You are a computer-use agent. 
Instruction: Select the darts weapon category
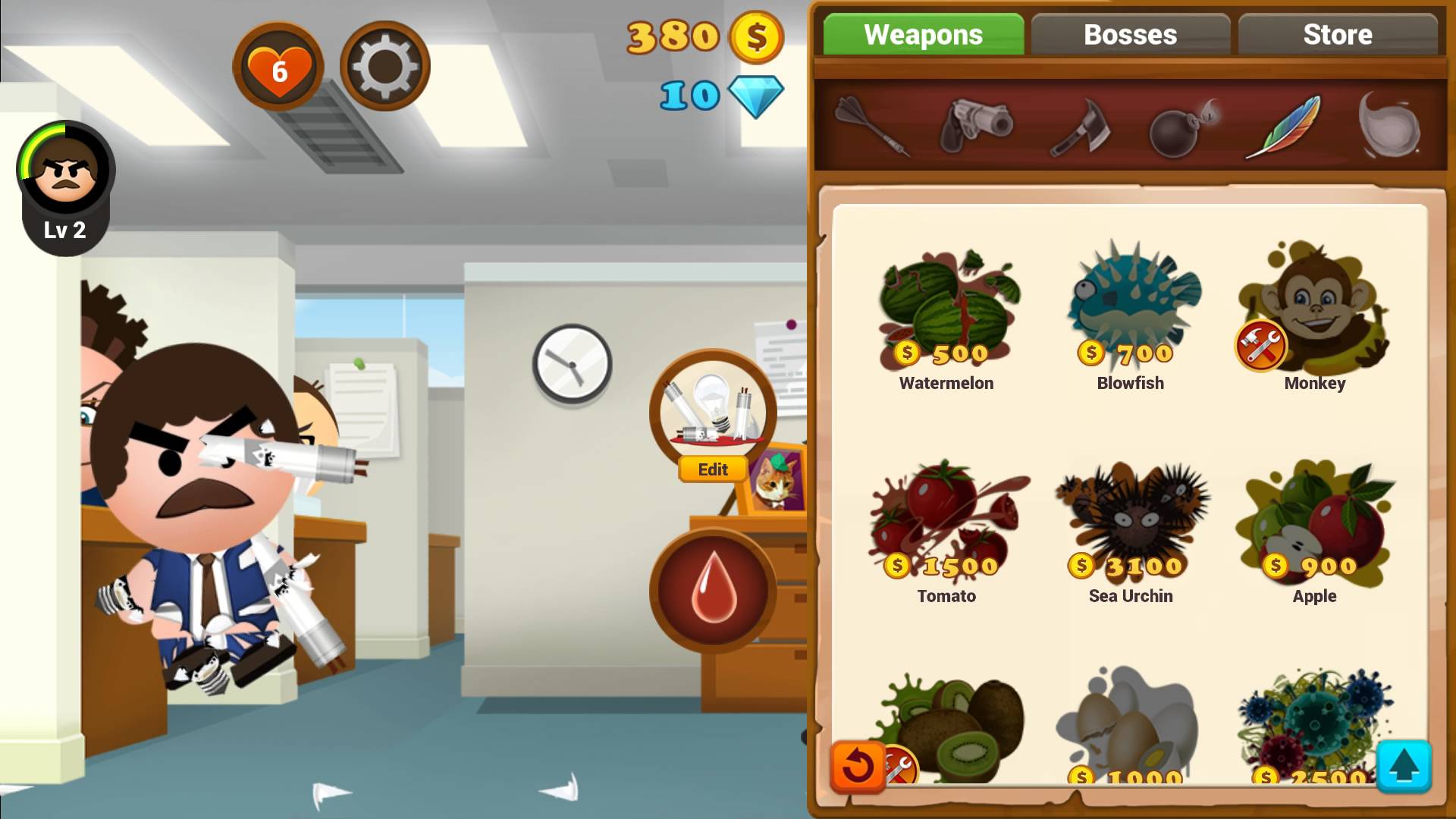click(872, 125)
